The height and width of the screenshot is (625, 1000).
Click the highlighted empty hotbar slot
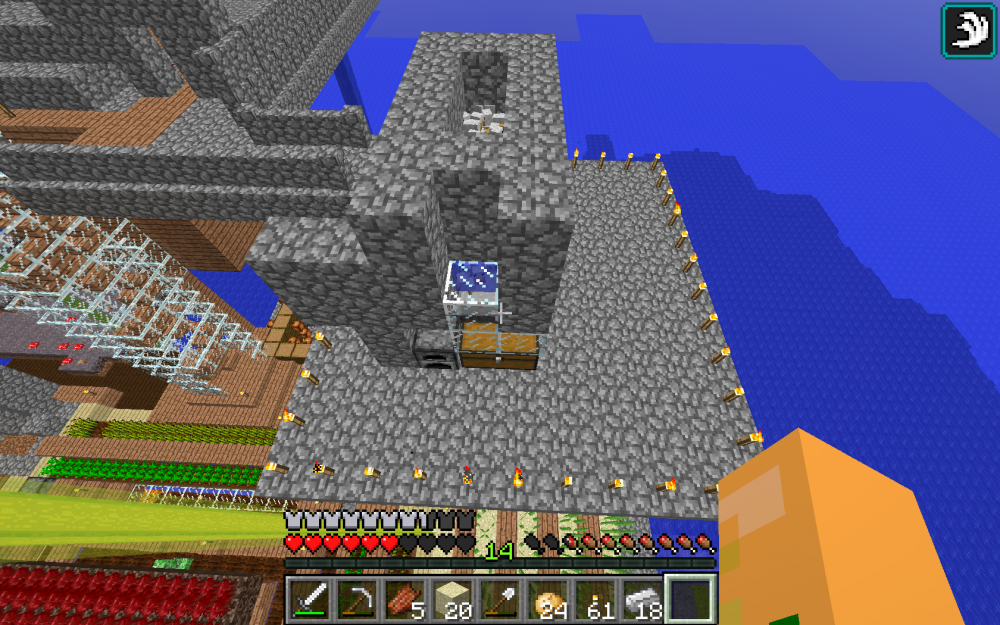[689, 598]
